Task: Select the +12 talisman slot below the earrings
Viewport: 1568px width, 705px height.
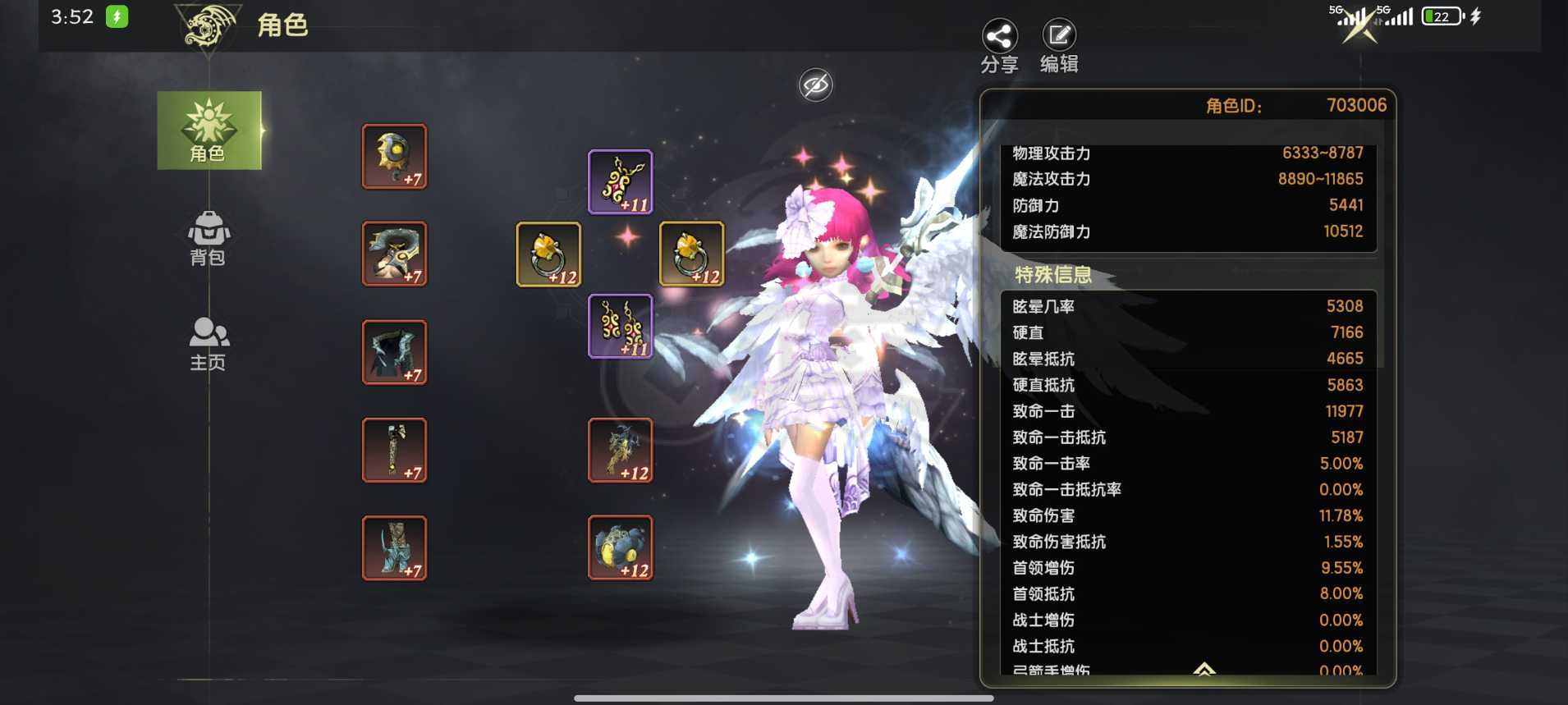Action: [x=618, y=450]
